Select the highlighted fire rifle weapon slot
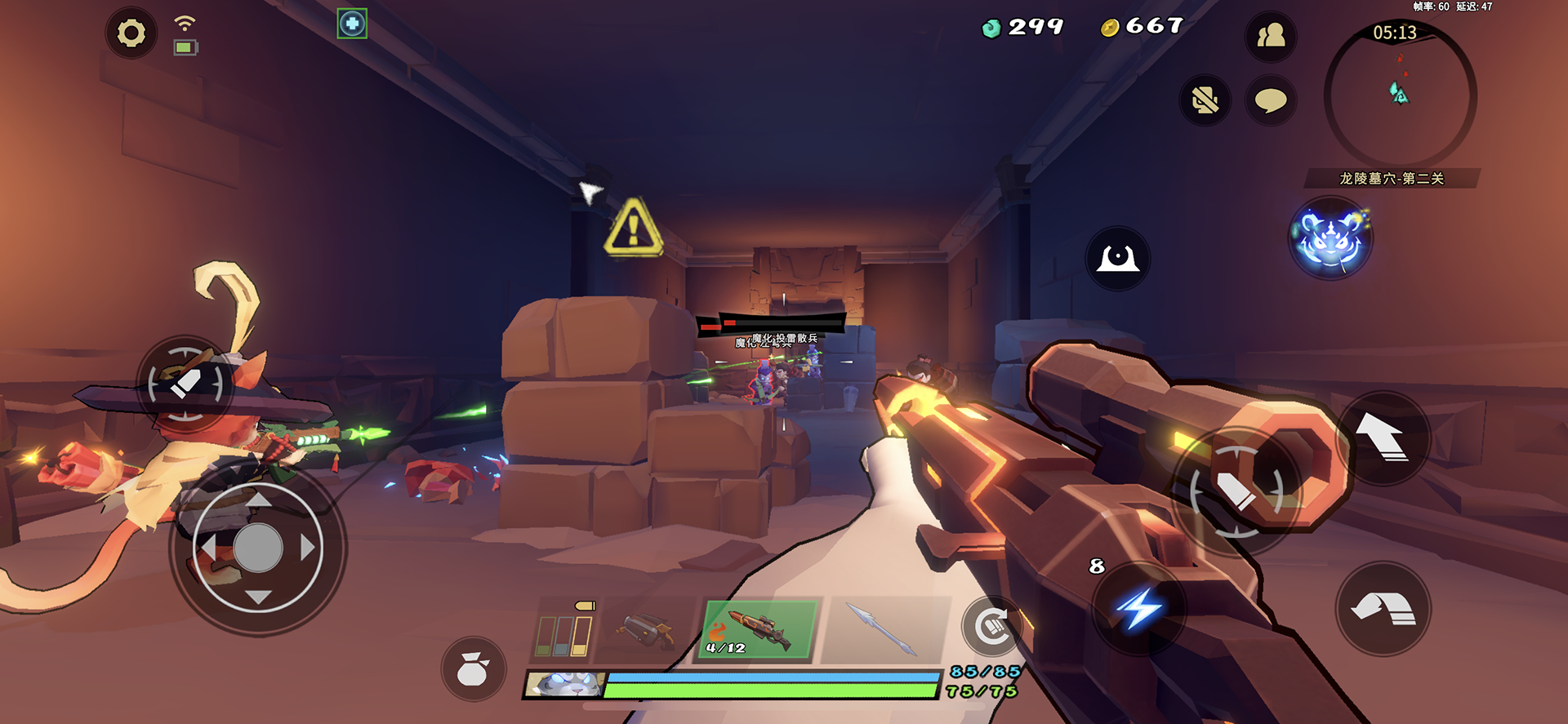This screenshot has width=1568, height=724. [x=759, y=630]
